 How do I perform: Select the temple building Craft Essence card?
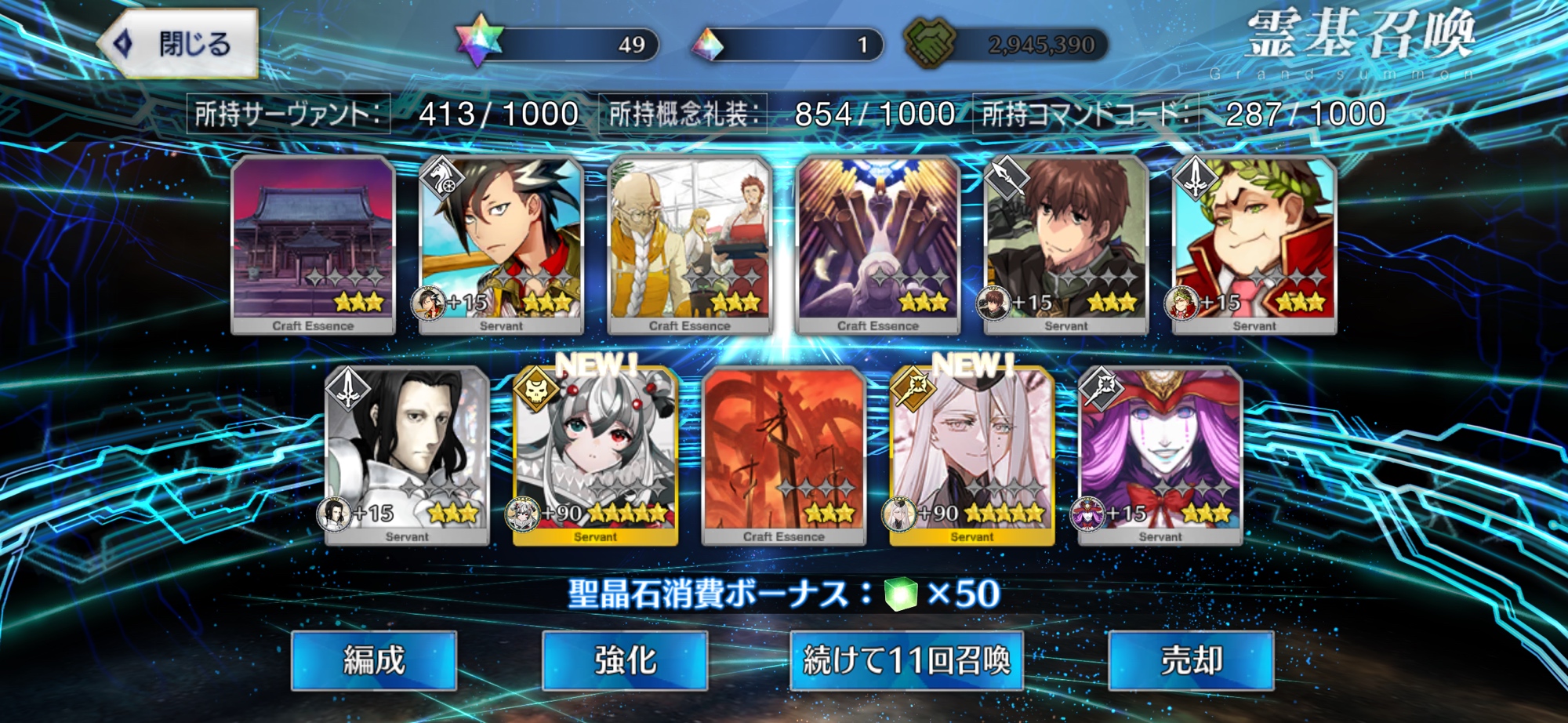click(x=313, y=245)
